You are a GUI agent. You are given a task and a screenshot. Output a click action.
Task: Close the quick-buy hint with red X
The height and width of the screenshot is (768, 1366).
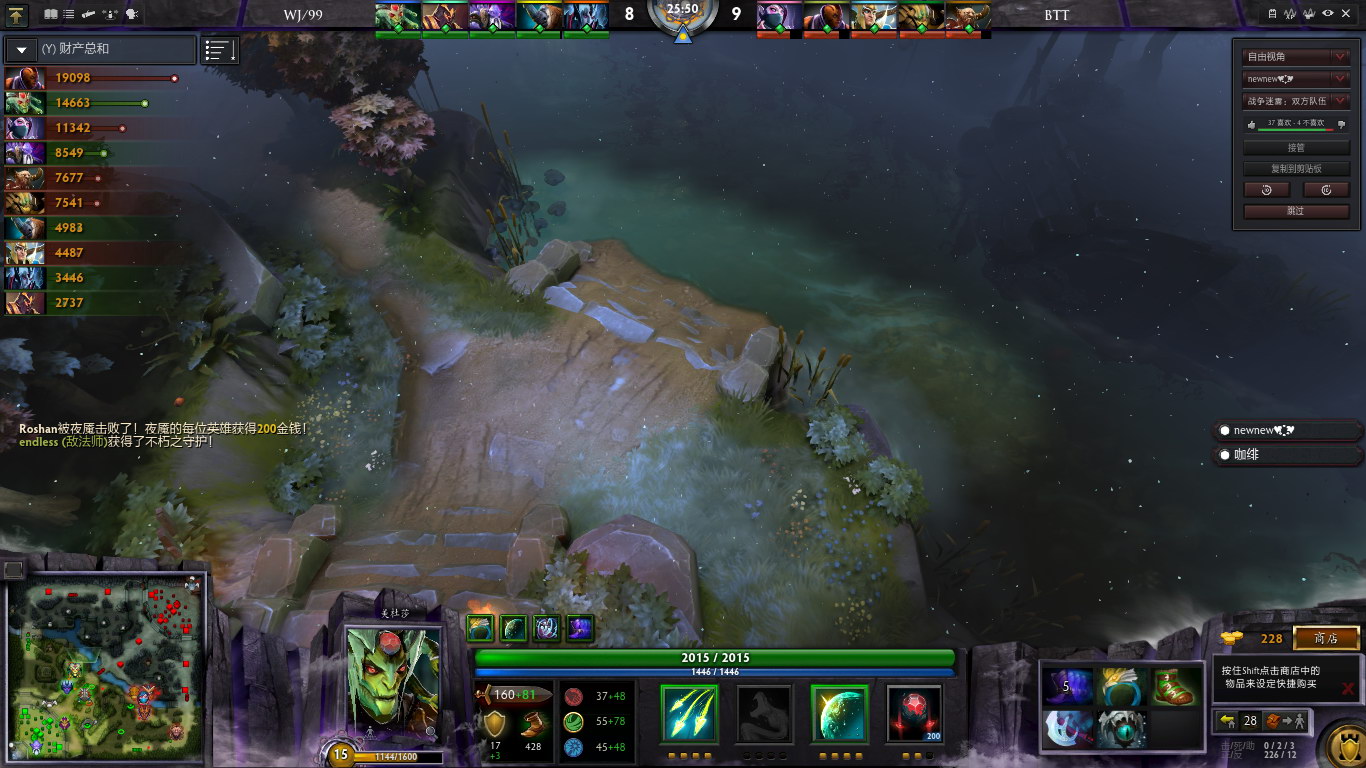[1347, 688]
